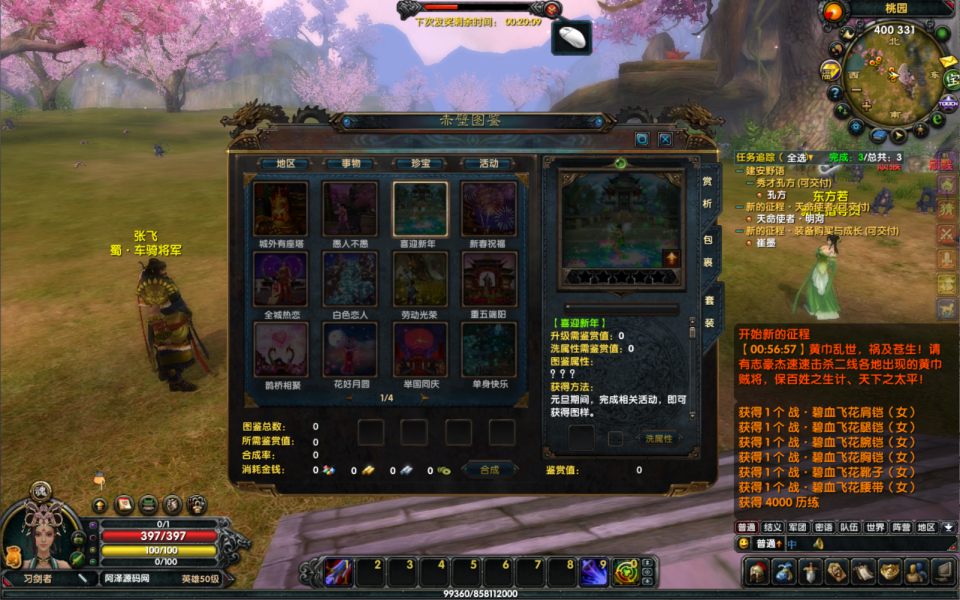Click the 合成 synthesize button
Image resolution: width=960 pixels, height=600 pixels.
click(489, 469)
